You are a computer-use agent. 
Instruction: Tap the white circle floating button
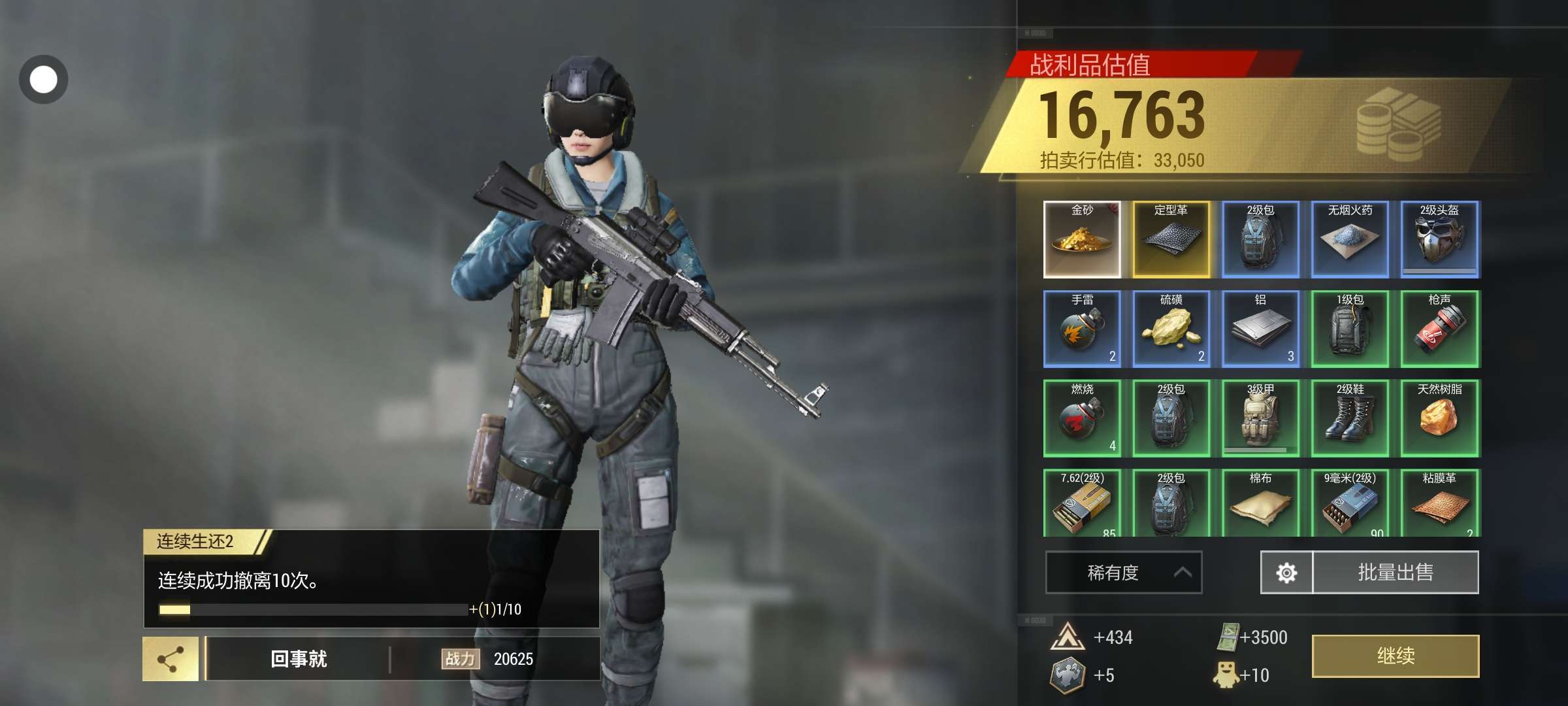pos(44,80)
